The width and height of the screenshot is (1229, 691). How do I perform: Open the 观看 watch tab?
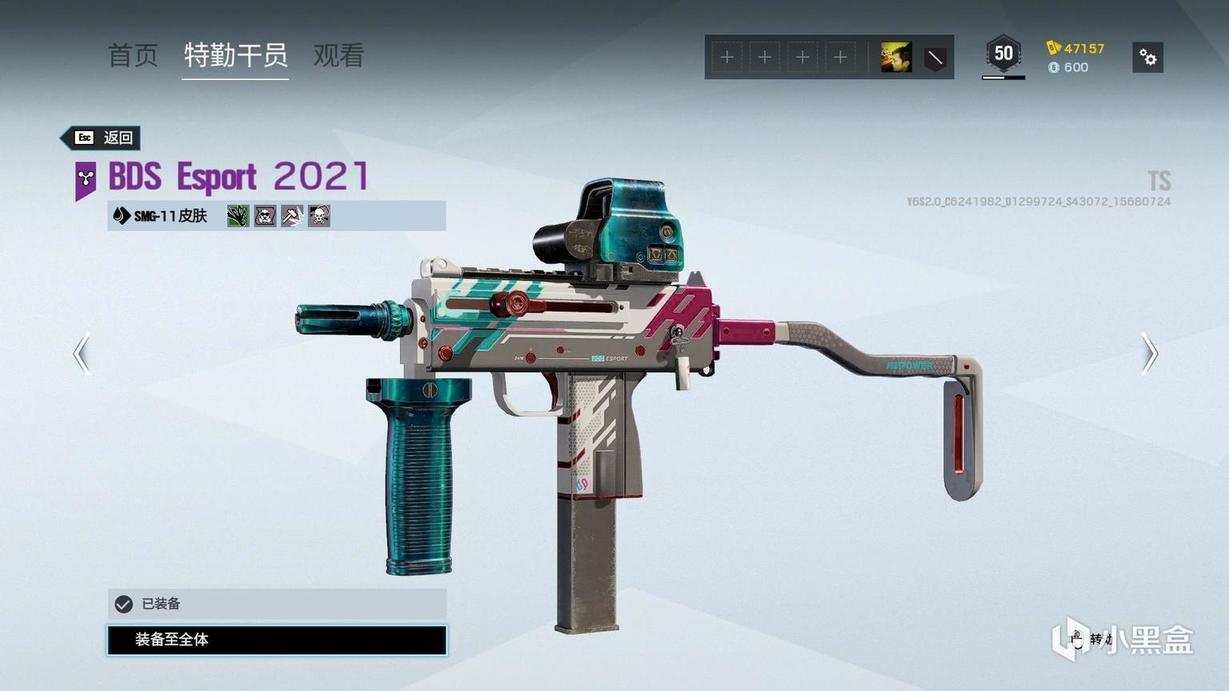pyautogui.click(x=338, y=56)
